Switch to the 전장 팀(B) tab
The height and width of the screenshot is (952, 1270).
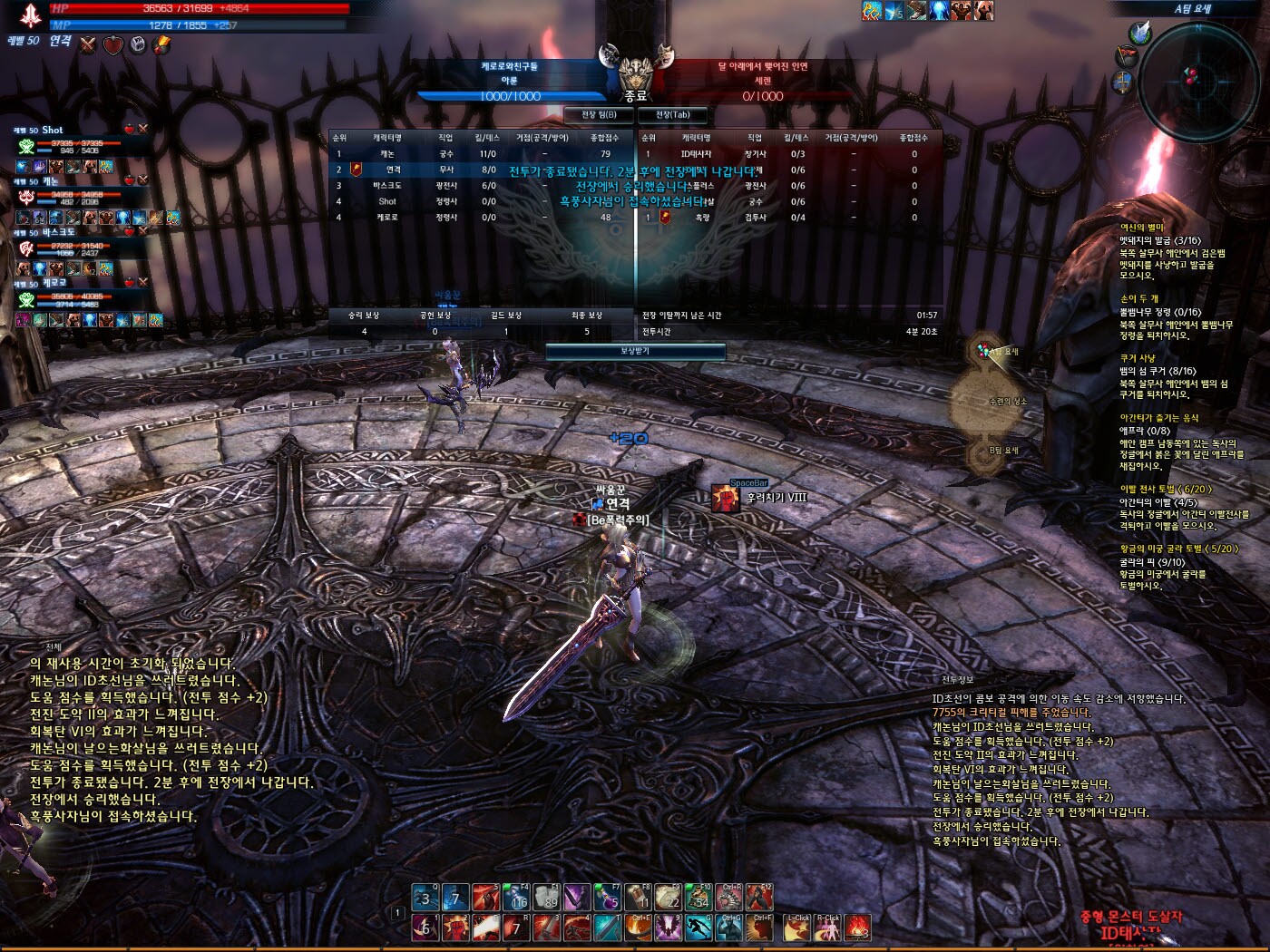click(x=599, y=115)
